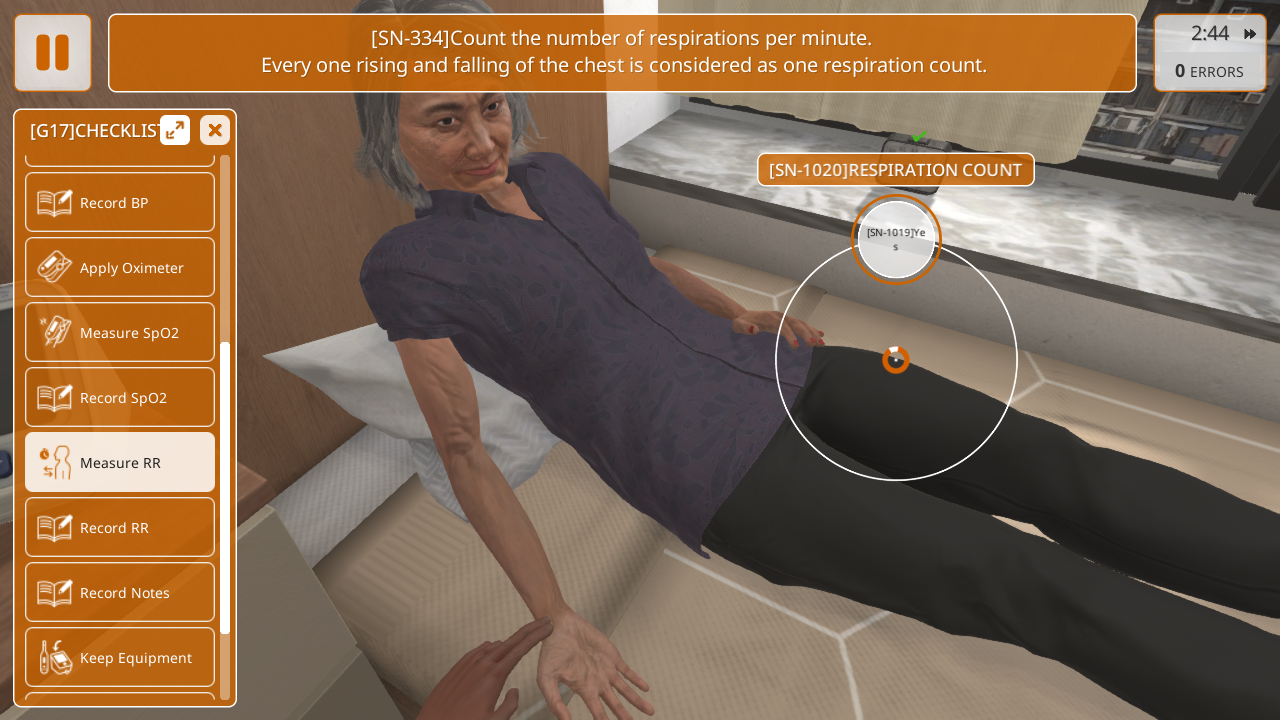The image size is (1280, 720).
Task: Close the checklist panel
Action: click(x=214, y=130)
